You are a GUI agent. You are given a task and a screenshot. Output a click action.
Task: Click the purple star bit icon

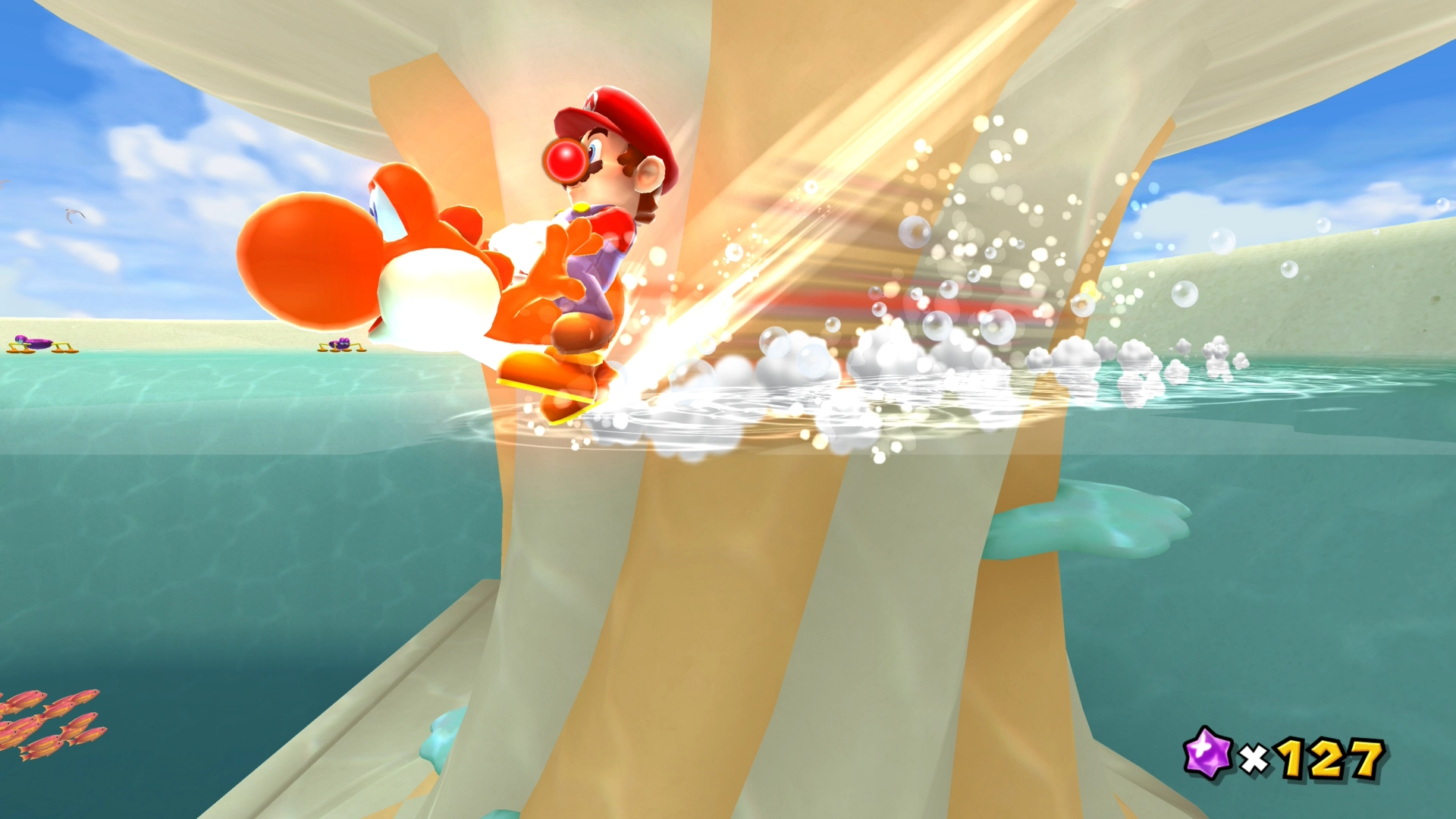[1207, 753]
